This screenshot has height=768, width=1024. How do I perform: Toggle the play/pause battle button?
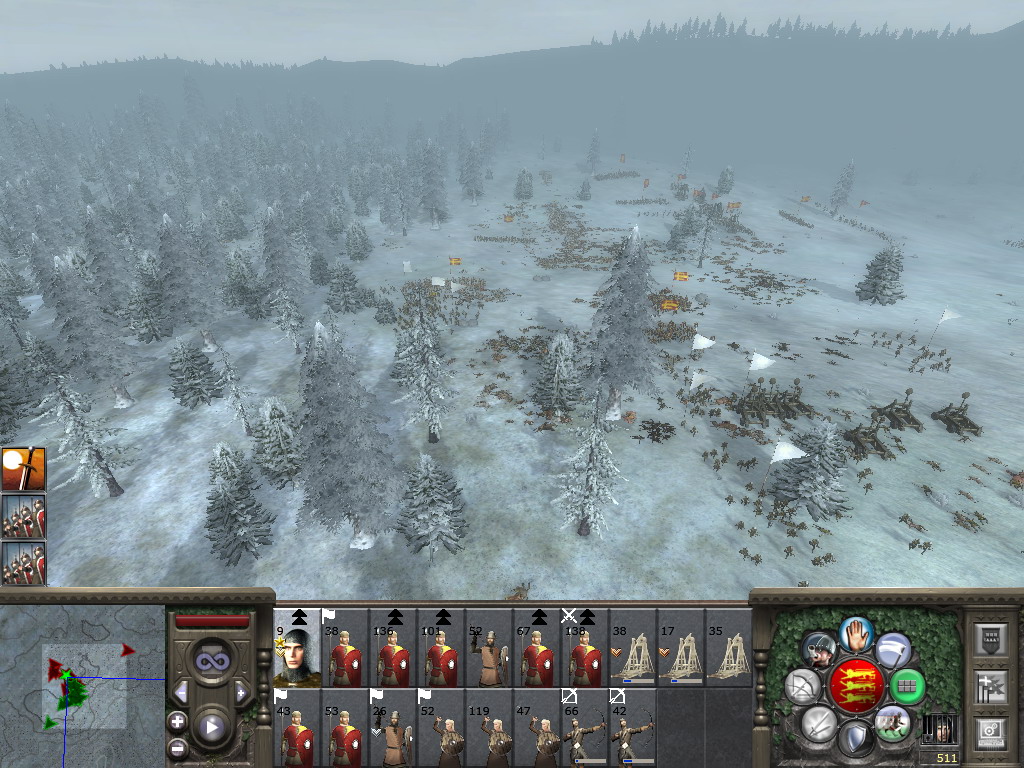pos(212,726)
